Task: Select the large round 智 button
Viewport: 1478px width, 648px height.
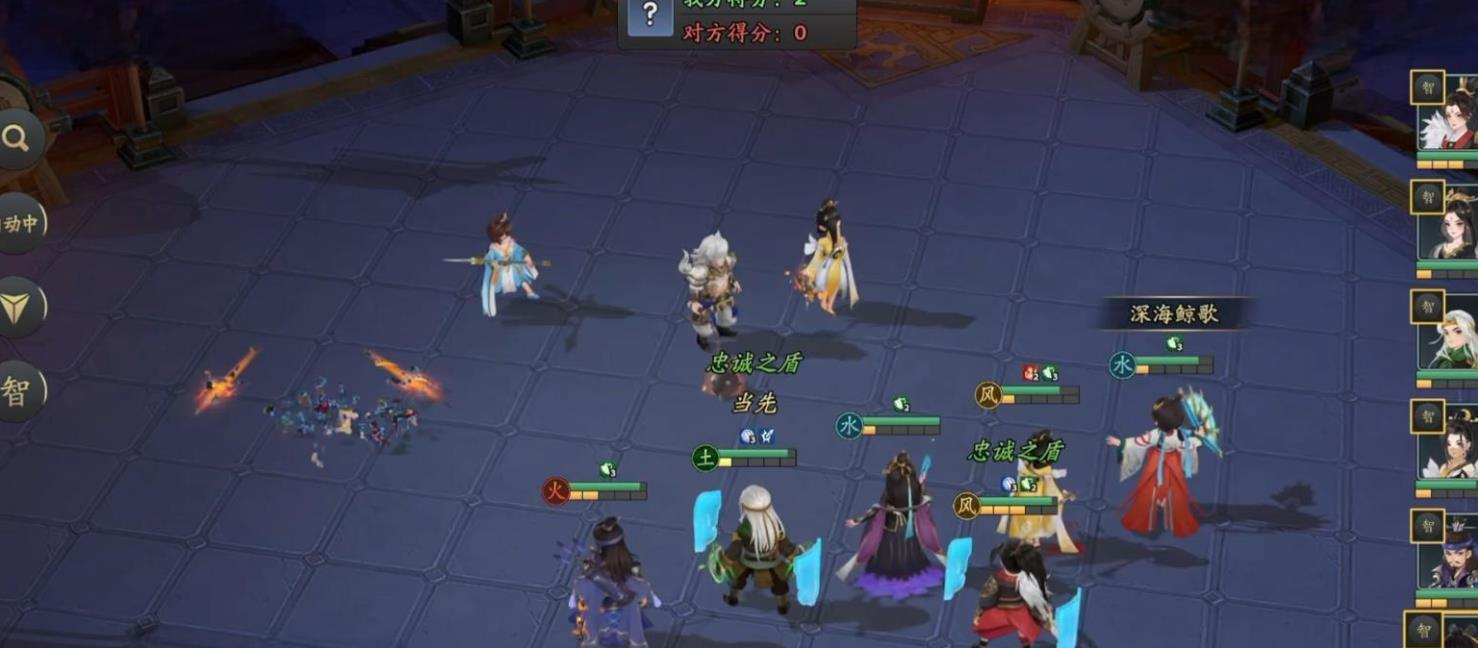Action: 18,391
